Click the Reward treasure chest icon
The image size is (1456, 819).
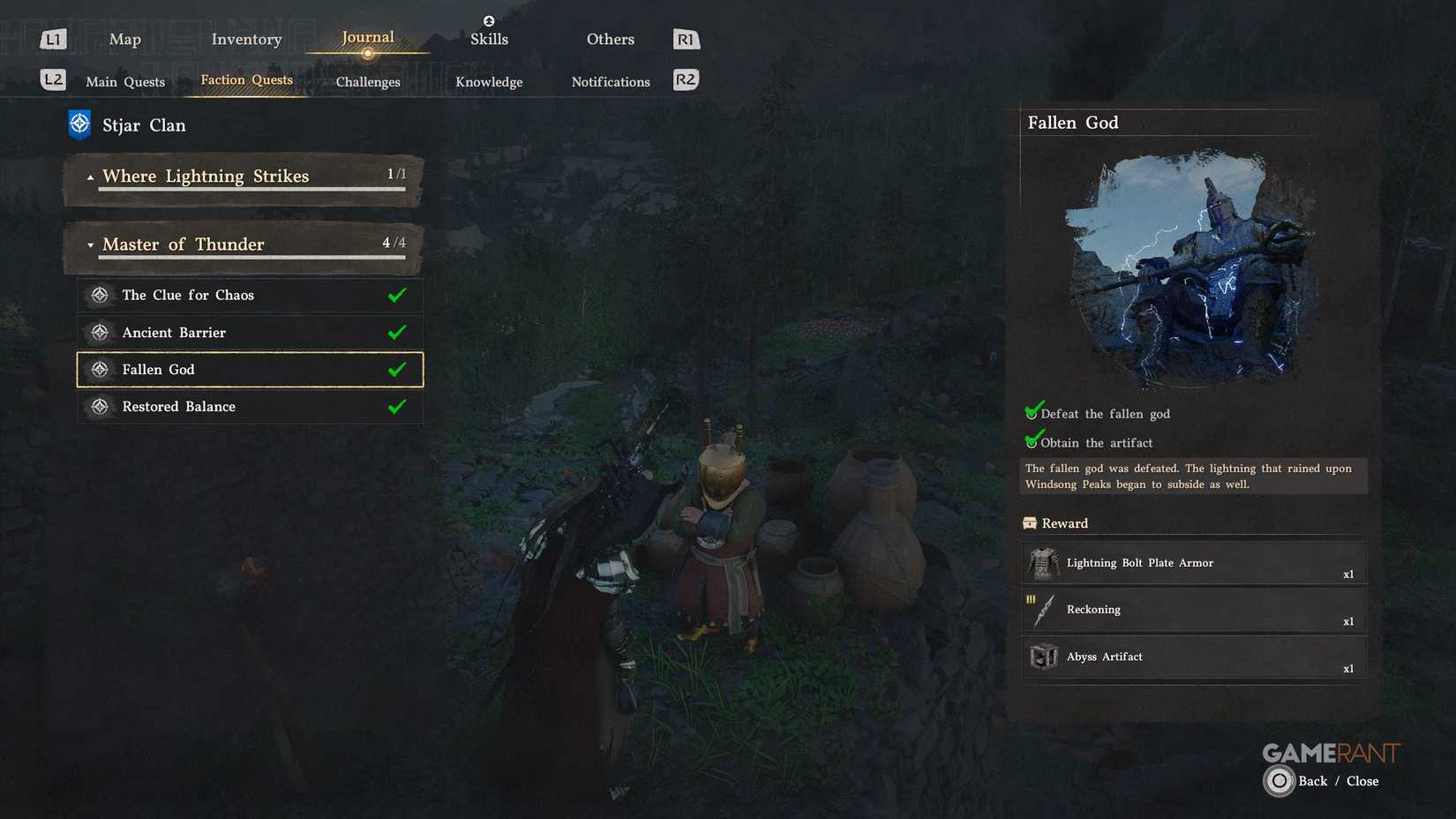pyautogui.click(x=1031, y=522)
